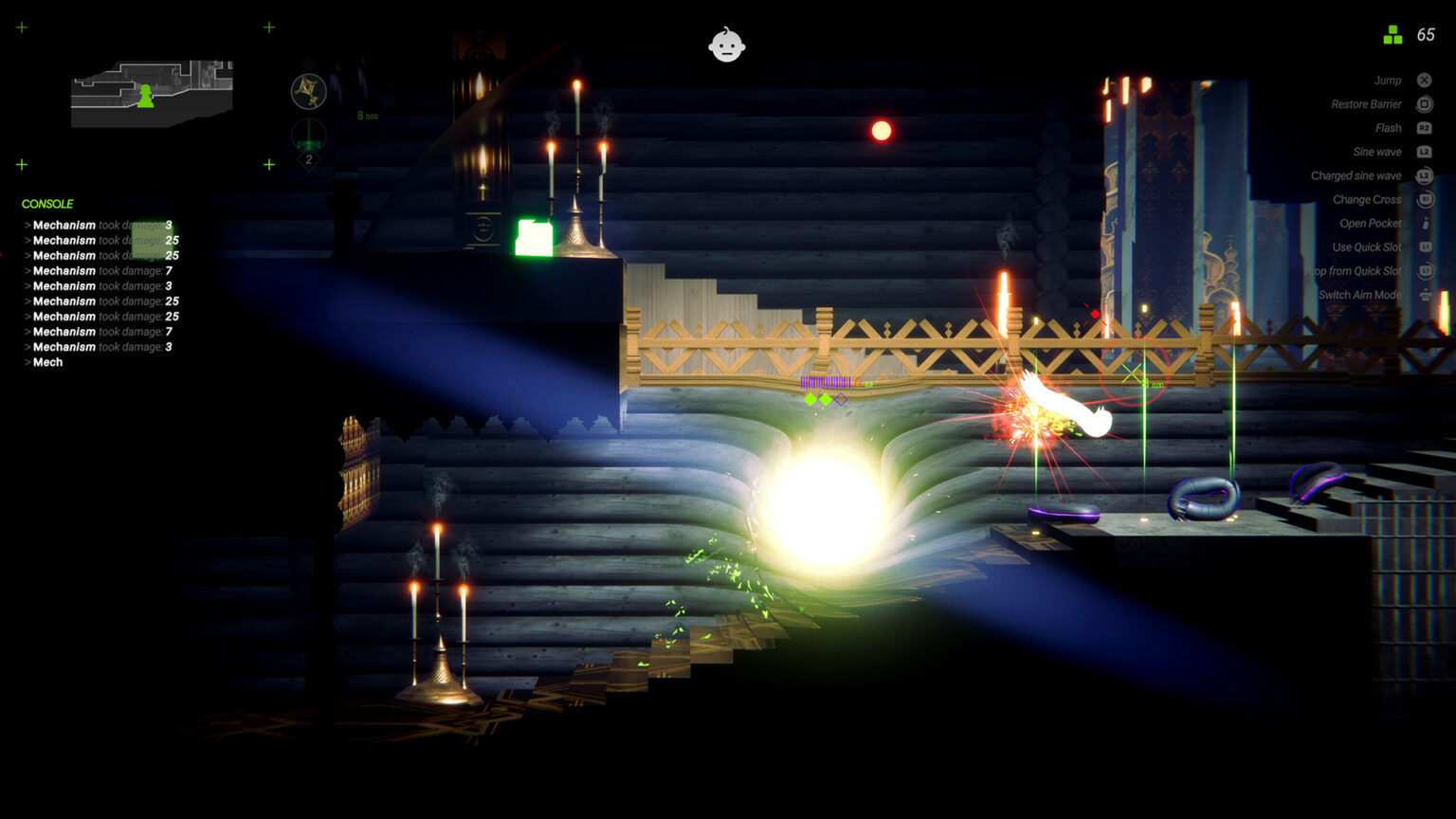This screenshot has height=819, width=1456.
Task: Select the golden cross item slot
Action: click(x=308, y=91)
